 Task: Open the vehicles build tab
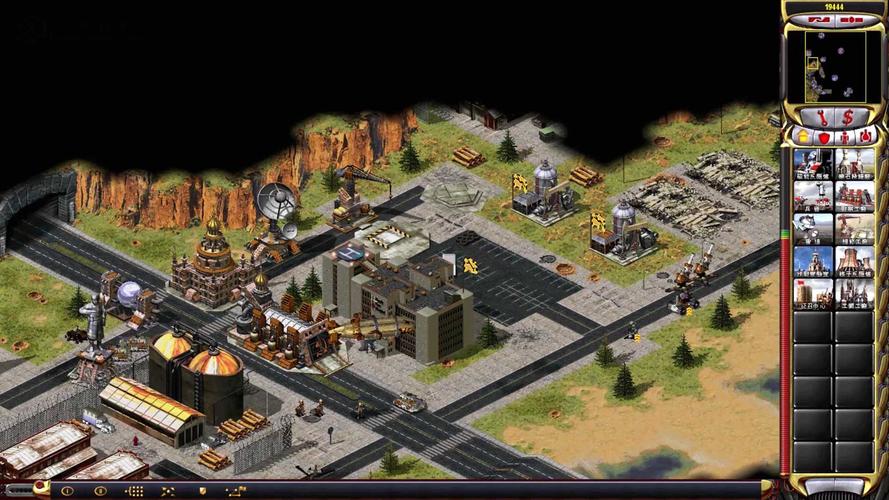866,136
